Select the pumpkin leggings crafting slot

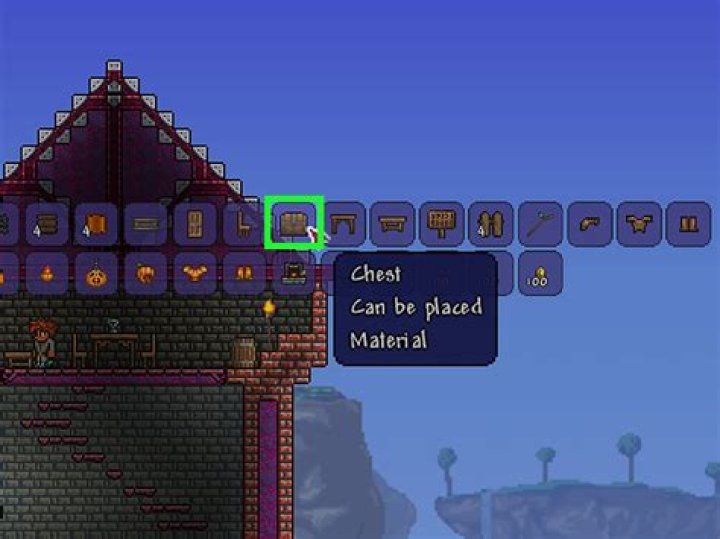click(244, 272)
